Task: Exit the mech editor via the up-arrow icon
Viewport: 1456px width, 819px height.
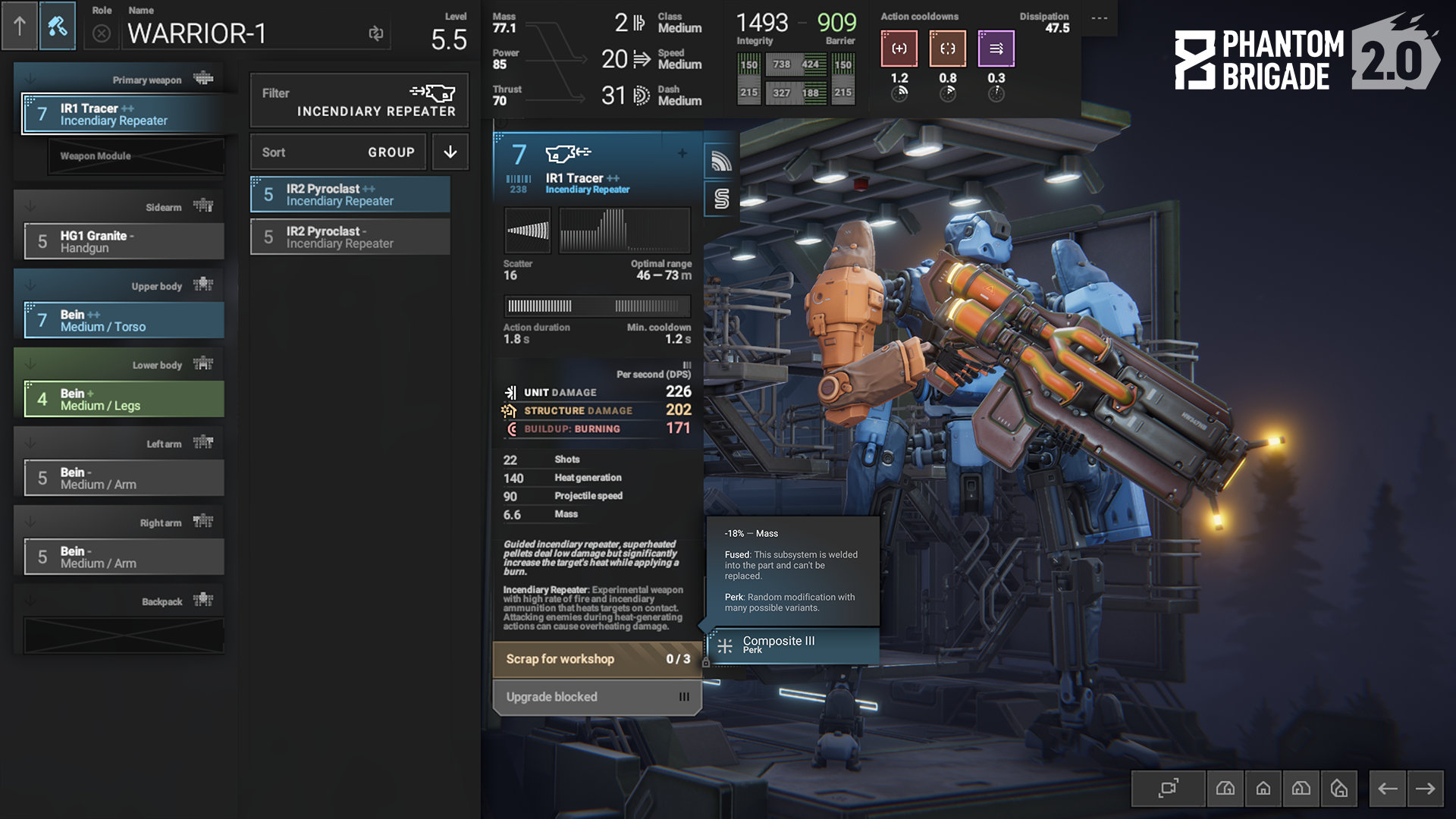Action: (x=19, y=27)
